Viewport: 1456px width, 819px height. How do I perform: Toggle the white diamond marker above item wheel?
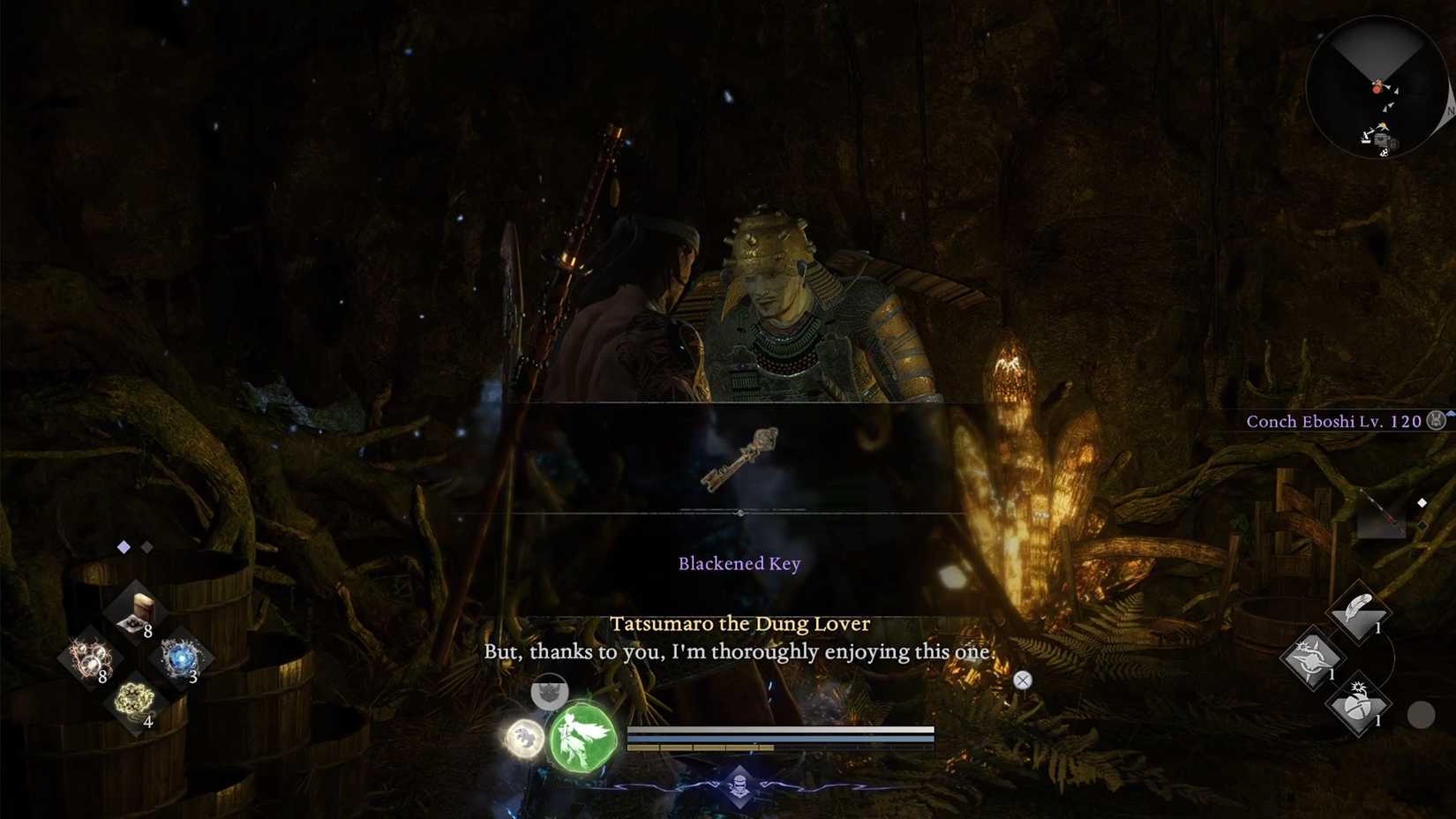(124, 545)
